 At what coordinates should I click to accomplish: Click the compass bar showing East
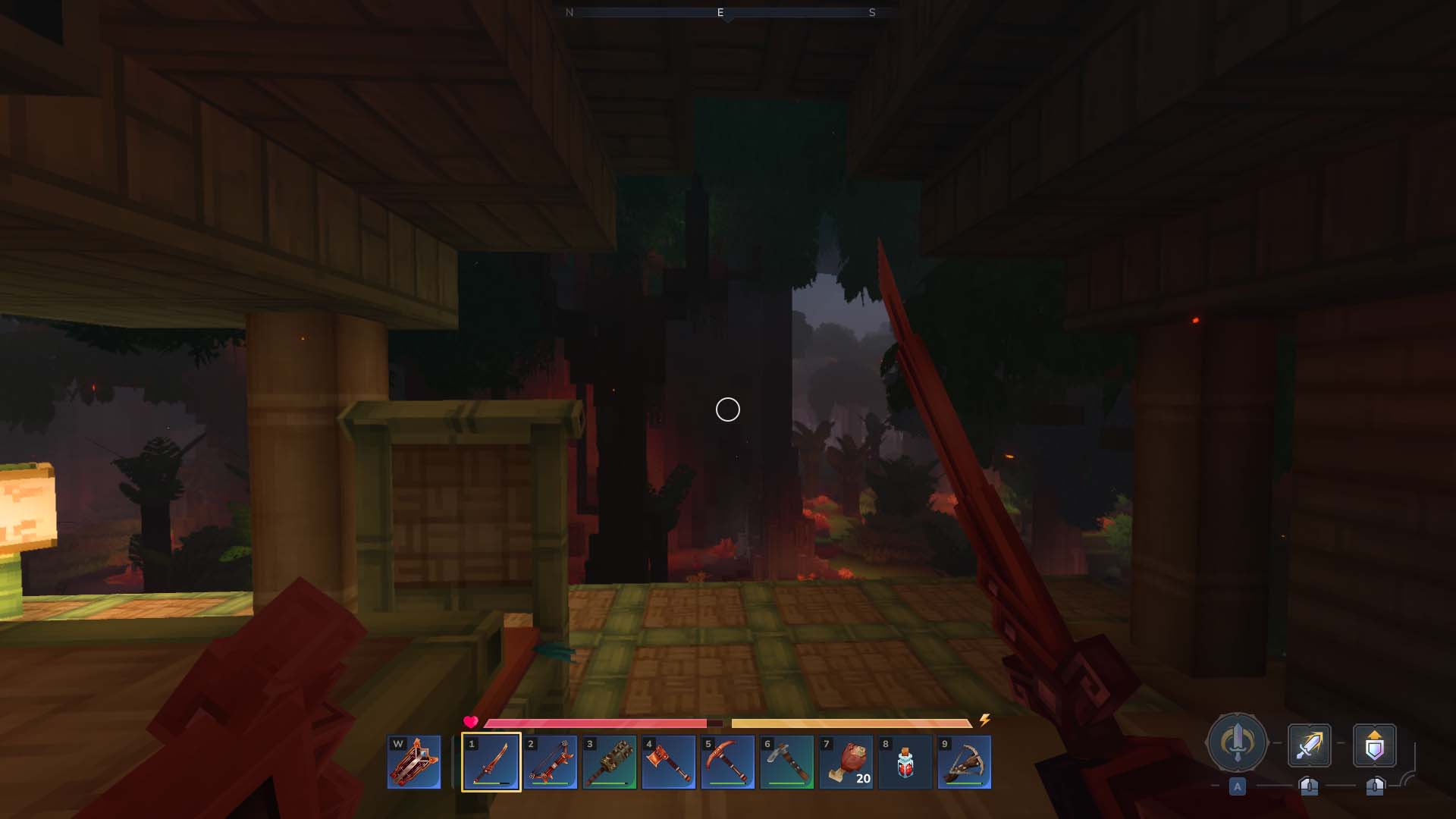point(720,13)
